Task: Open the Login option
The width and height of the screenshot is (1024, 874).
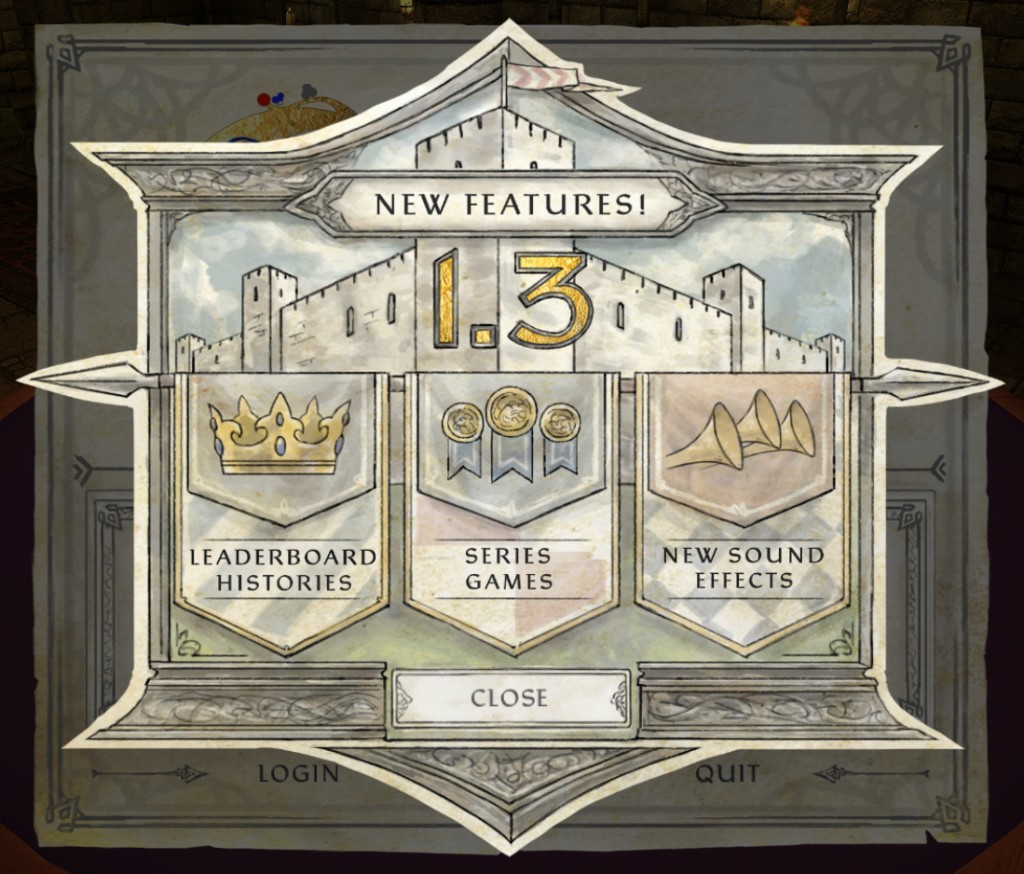Action: (298, 773)
